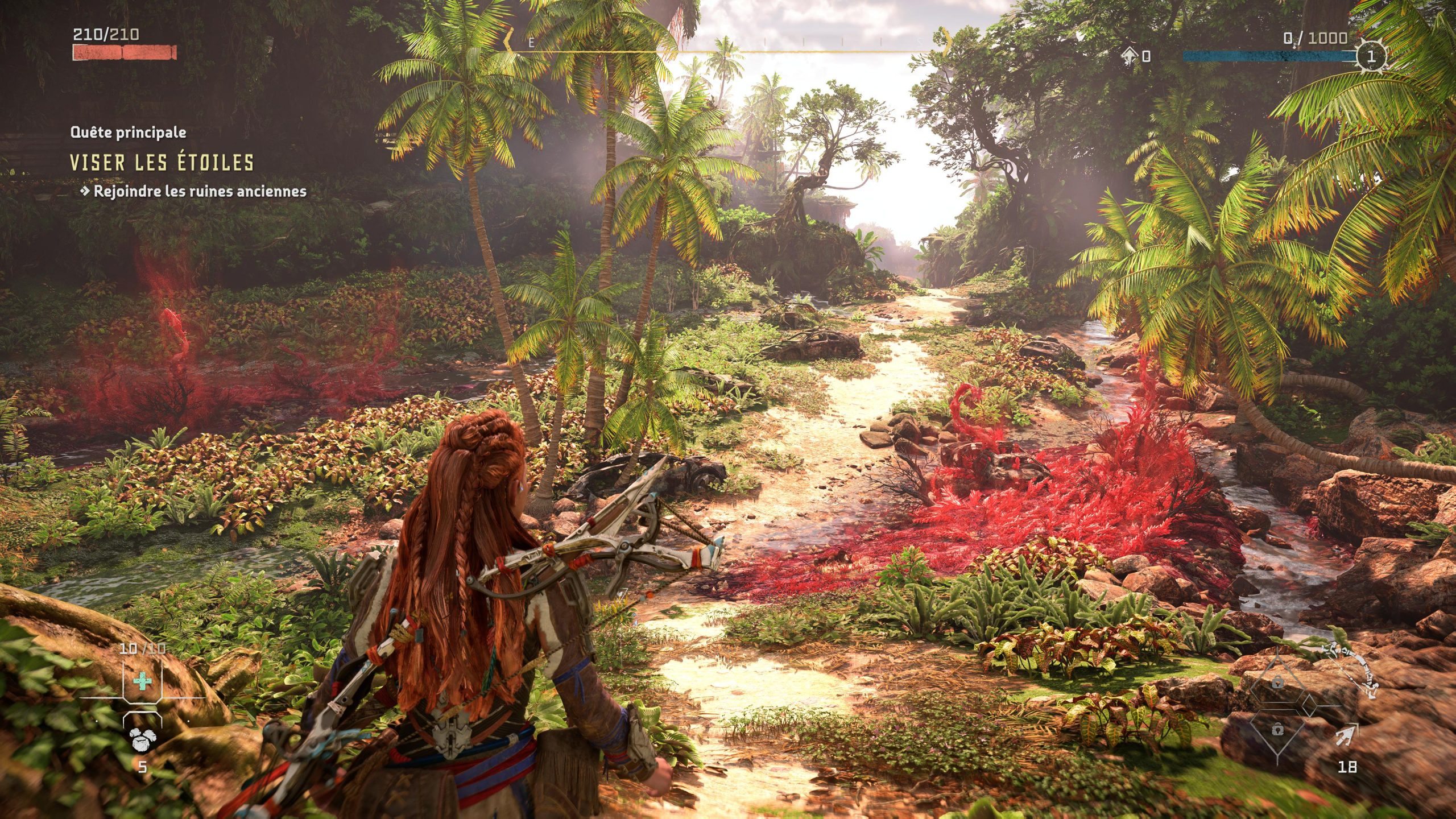The height and width of the screenshot is (819, 1456).
Task: Click the skill points arrow icon
Action: (1130, 56)
